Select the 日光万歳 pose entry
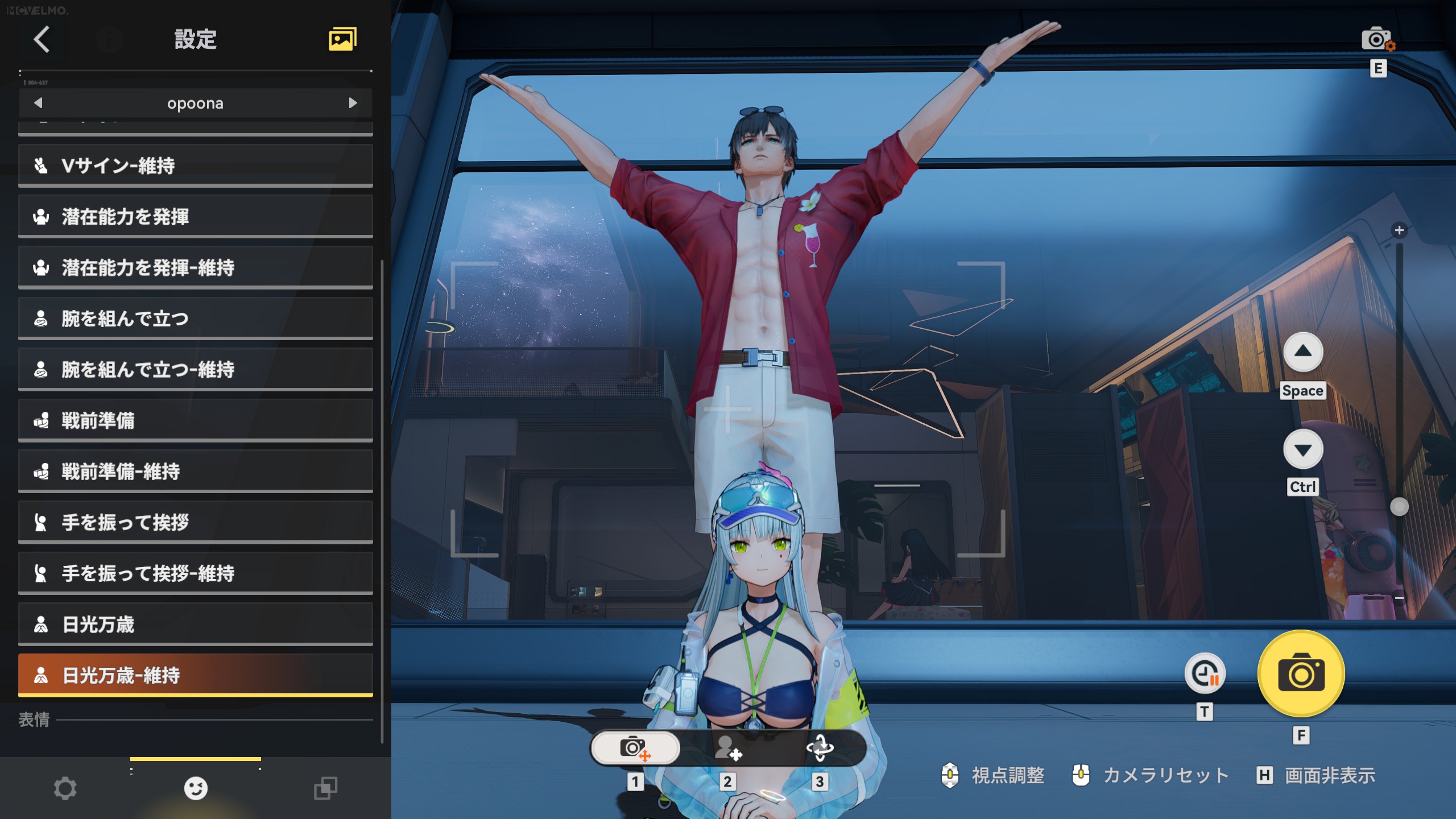Viewport: 1456px width, 819px height. [195, 624]
